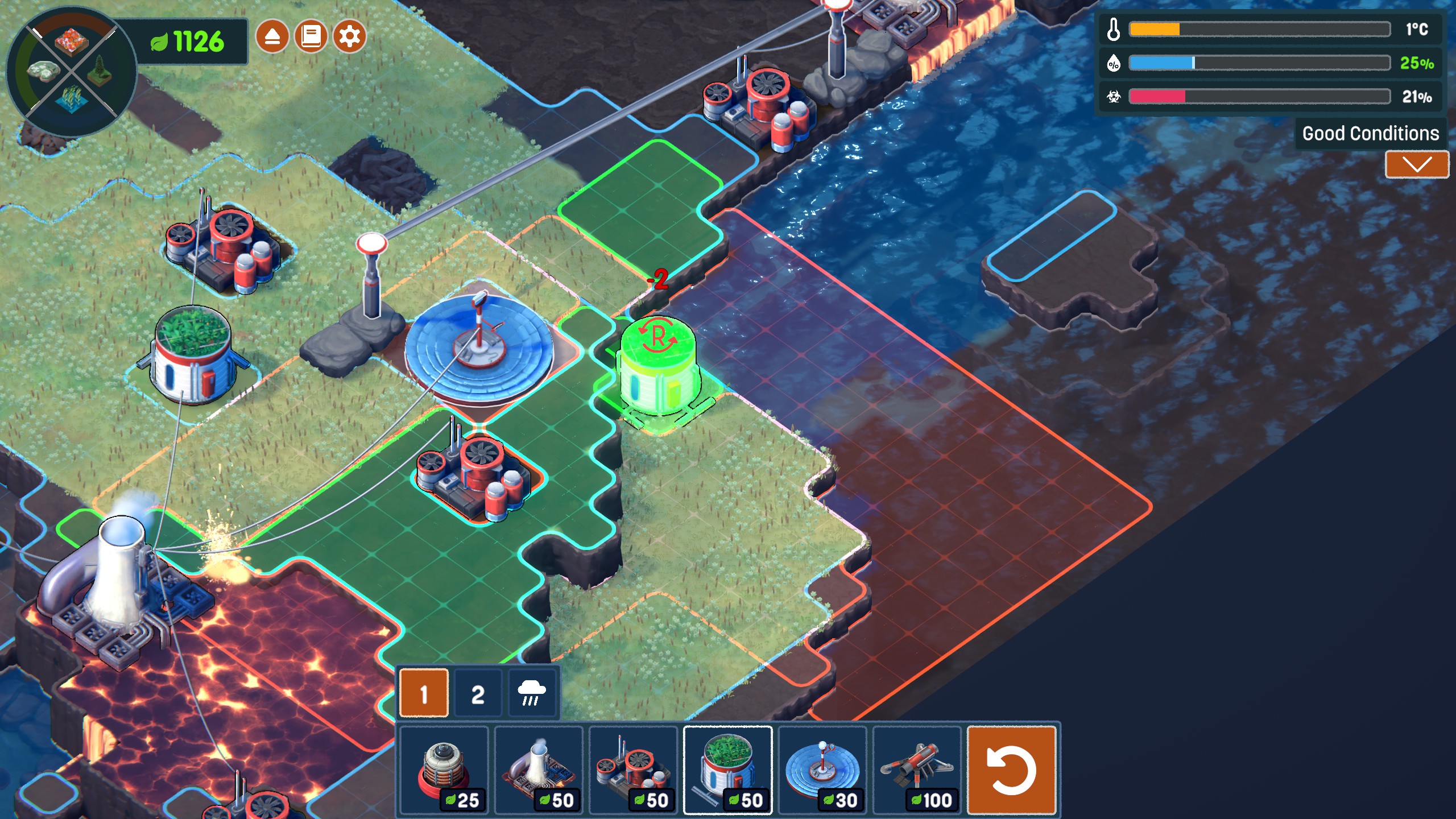The image size is (1456, 819).
Task: Select the cooling tower building costing 50
Action: [539, 770]
